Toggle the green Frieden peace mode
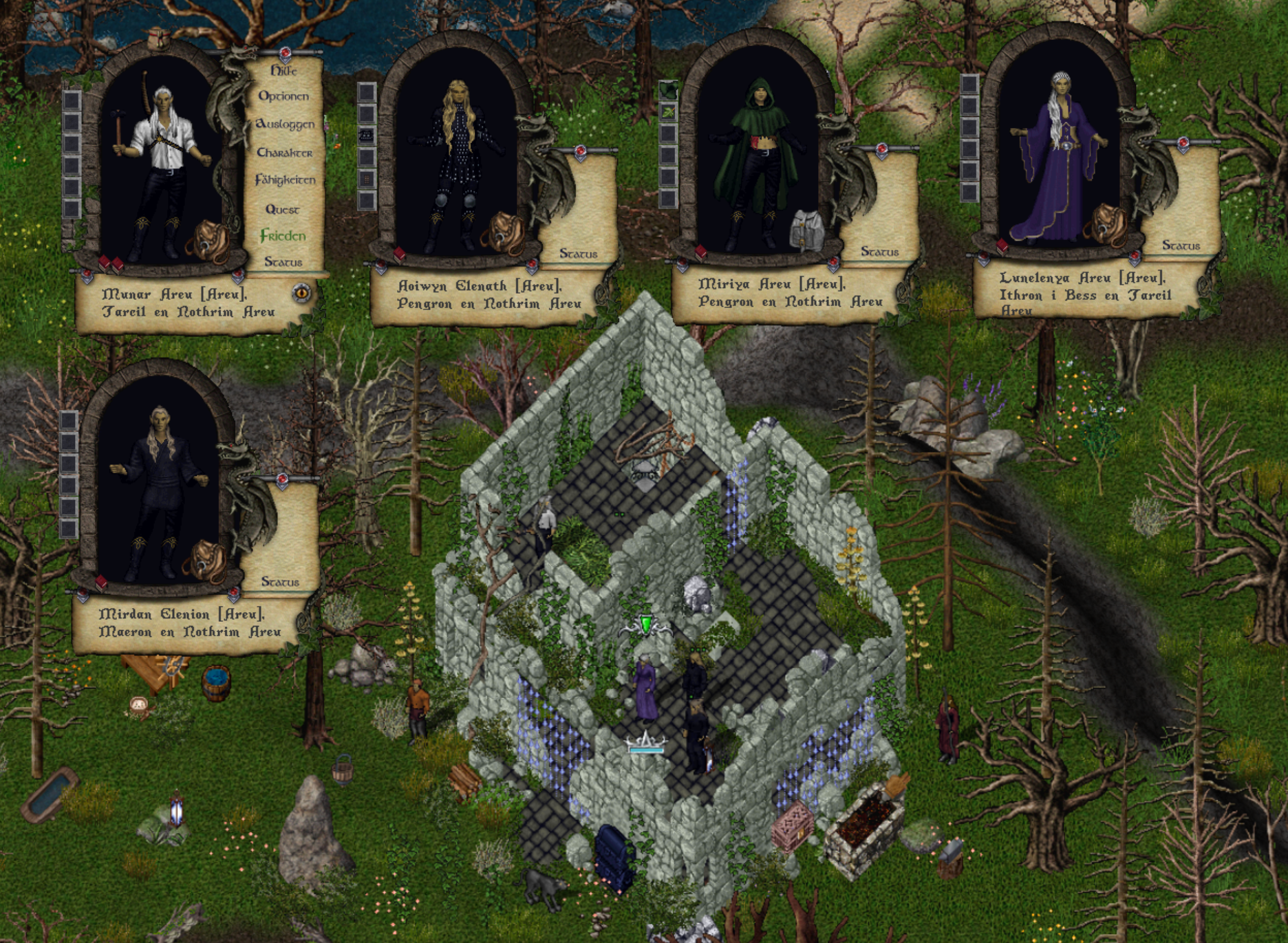 pyautogui.click(x=283, y=236)
